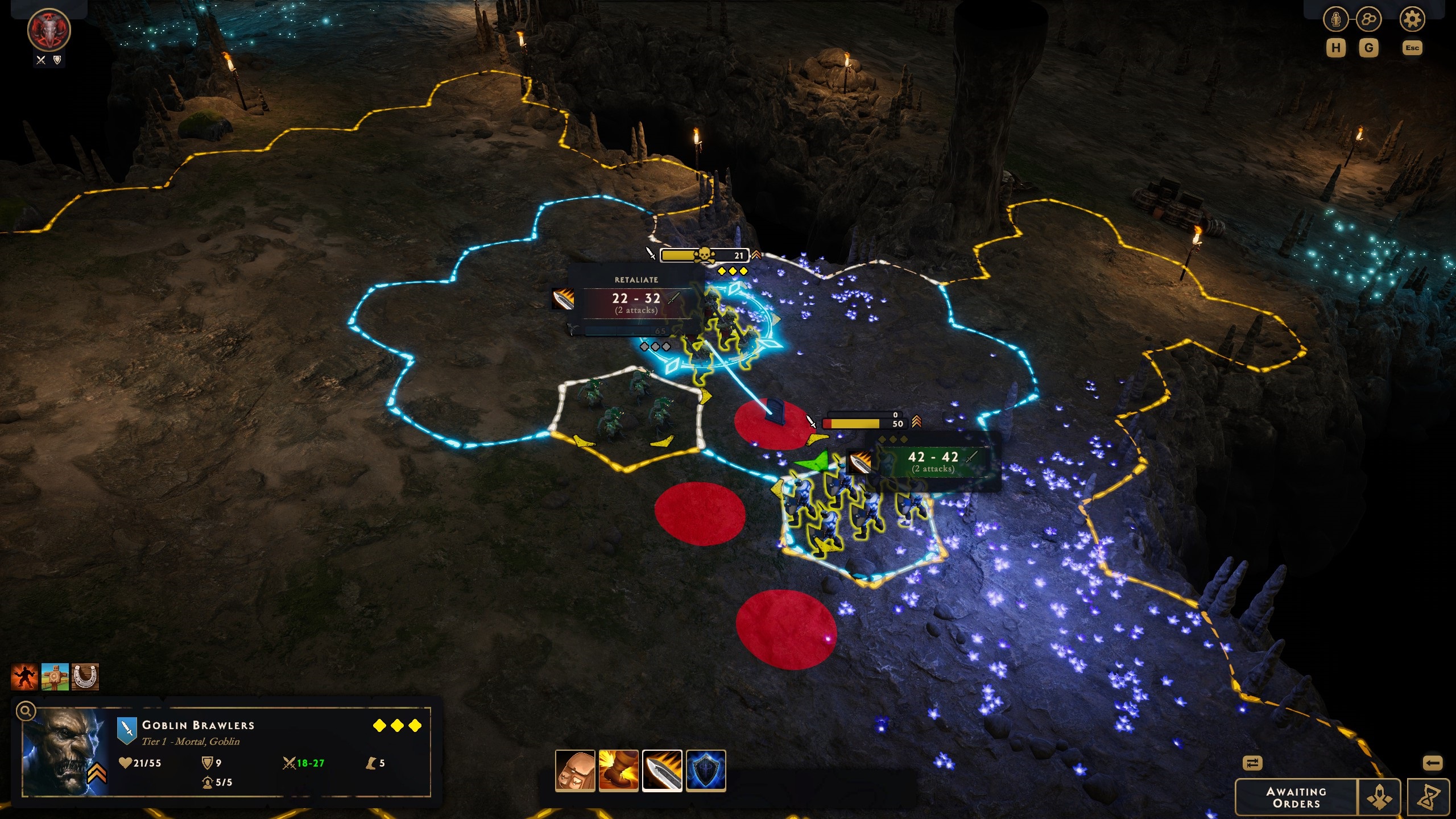Image resolution: width=1456 pixels, height=819 pixels.
Task: Activate the backpack ability icon
Action: 575,771
